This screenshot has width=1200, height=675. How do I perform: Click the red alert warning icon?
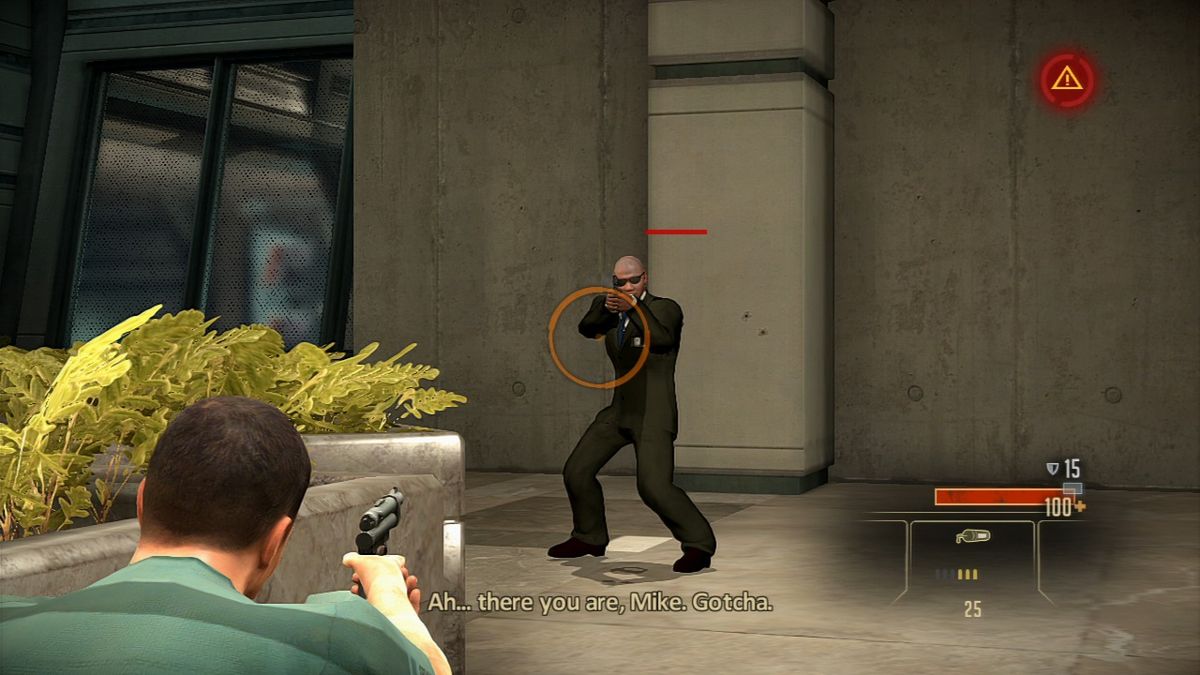(1067, 80)
